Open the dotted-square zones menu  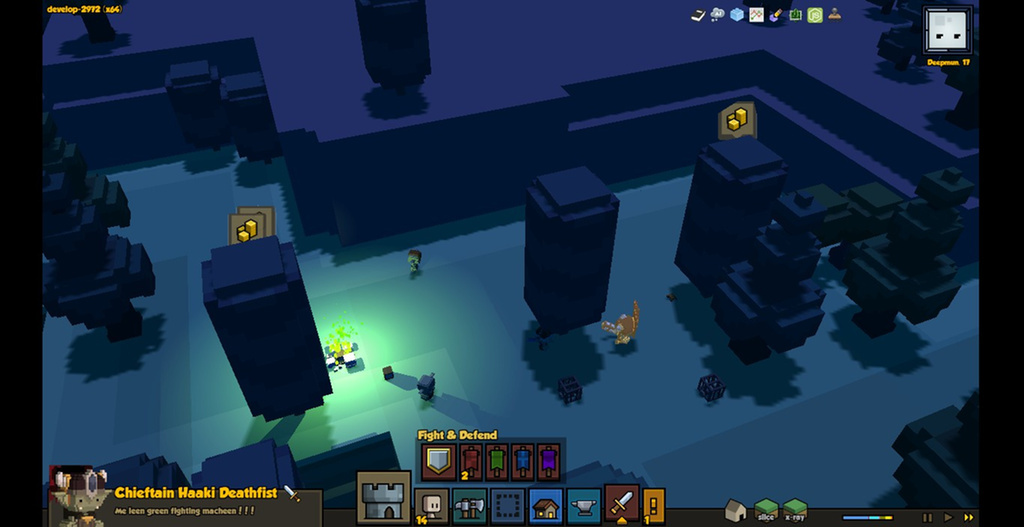[x=507, y=505]
